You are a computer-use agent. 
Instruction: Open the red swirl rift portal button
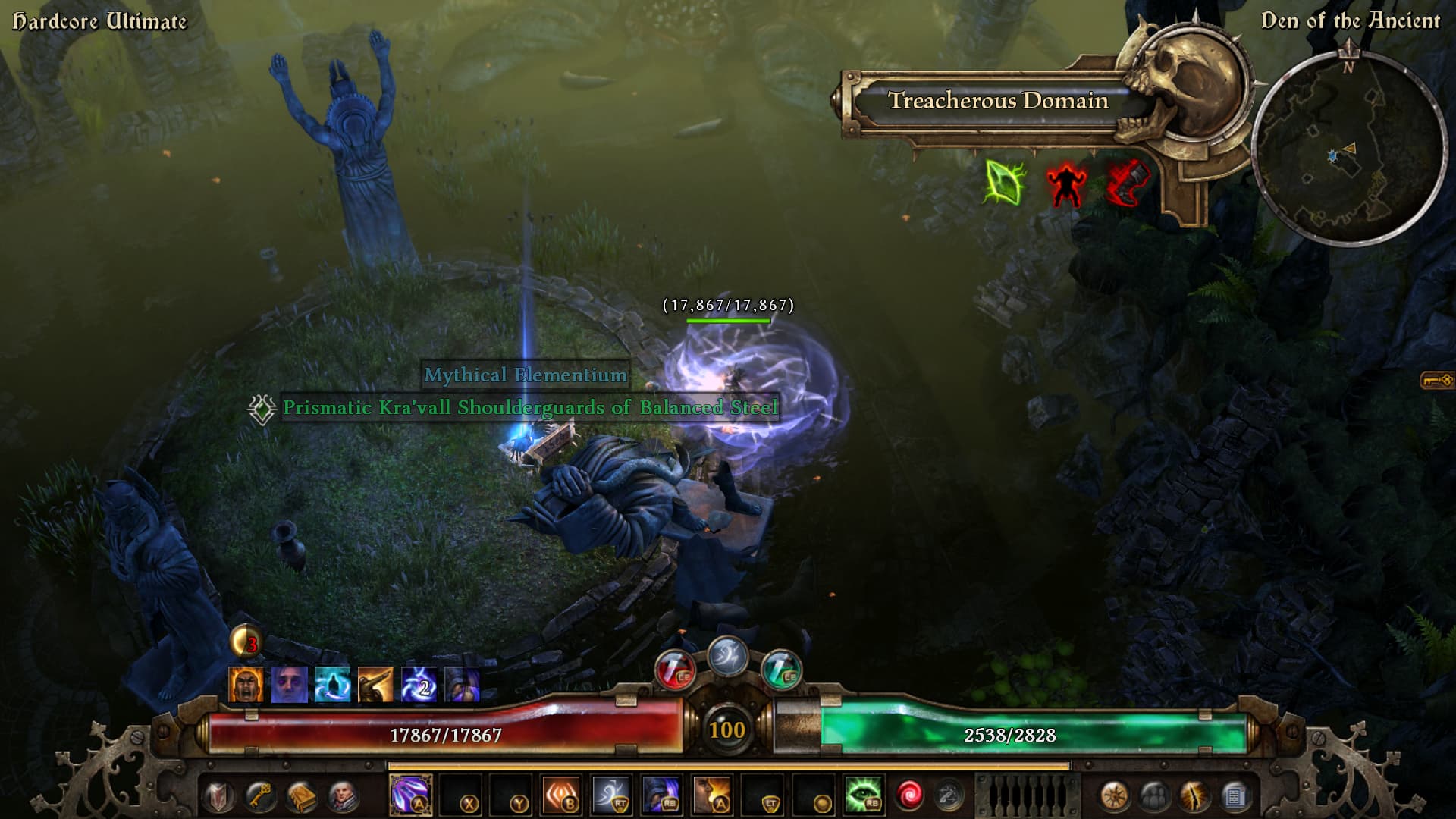[x=908, y=795]
